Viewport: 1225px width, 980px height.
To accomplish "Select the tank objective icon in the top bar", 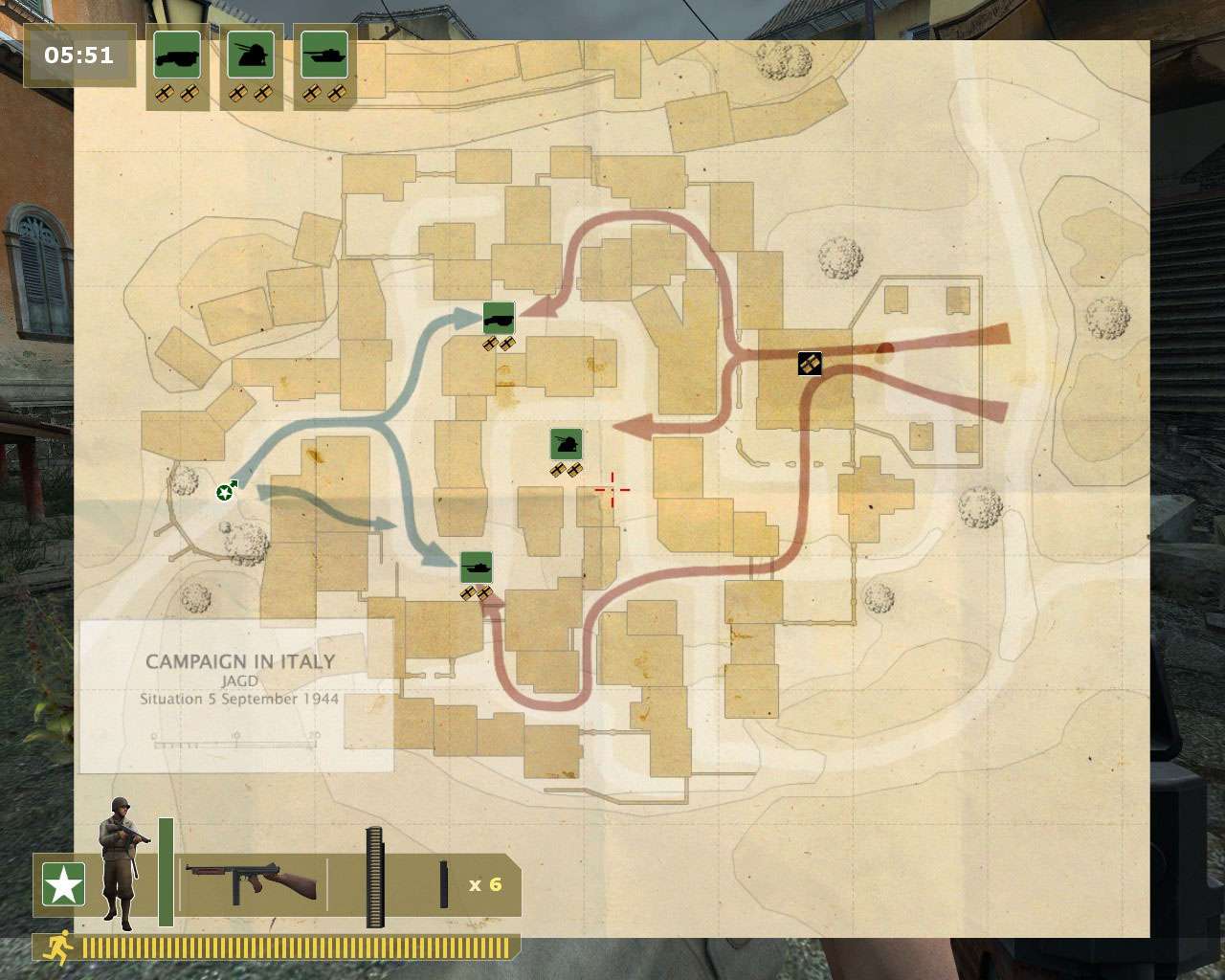I will [324, 56].
